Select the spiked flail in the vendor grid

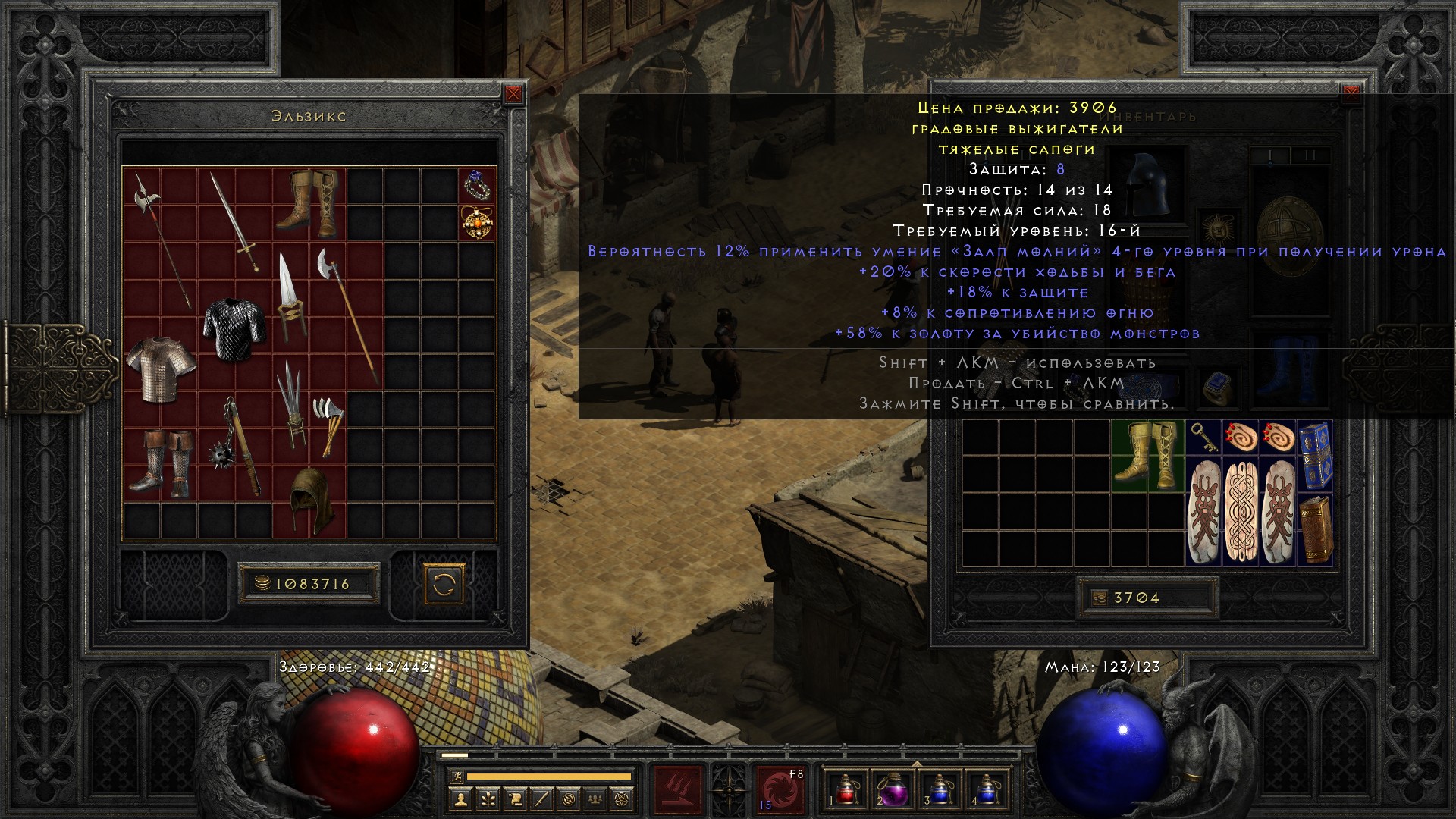235,446
